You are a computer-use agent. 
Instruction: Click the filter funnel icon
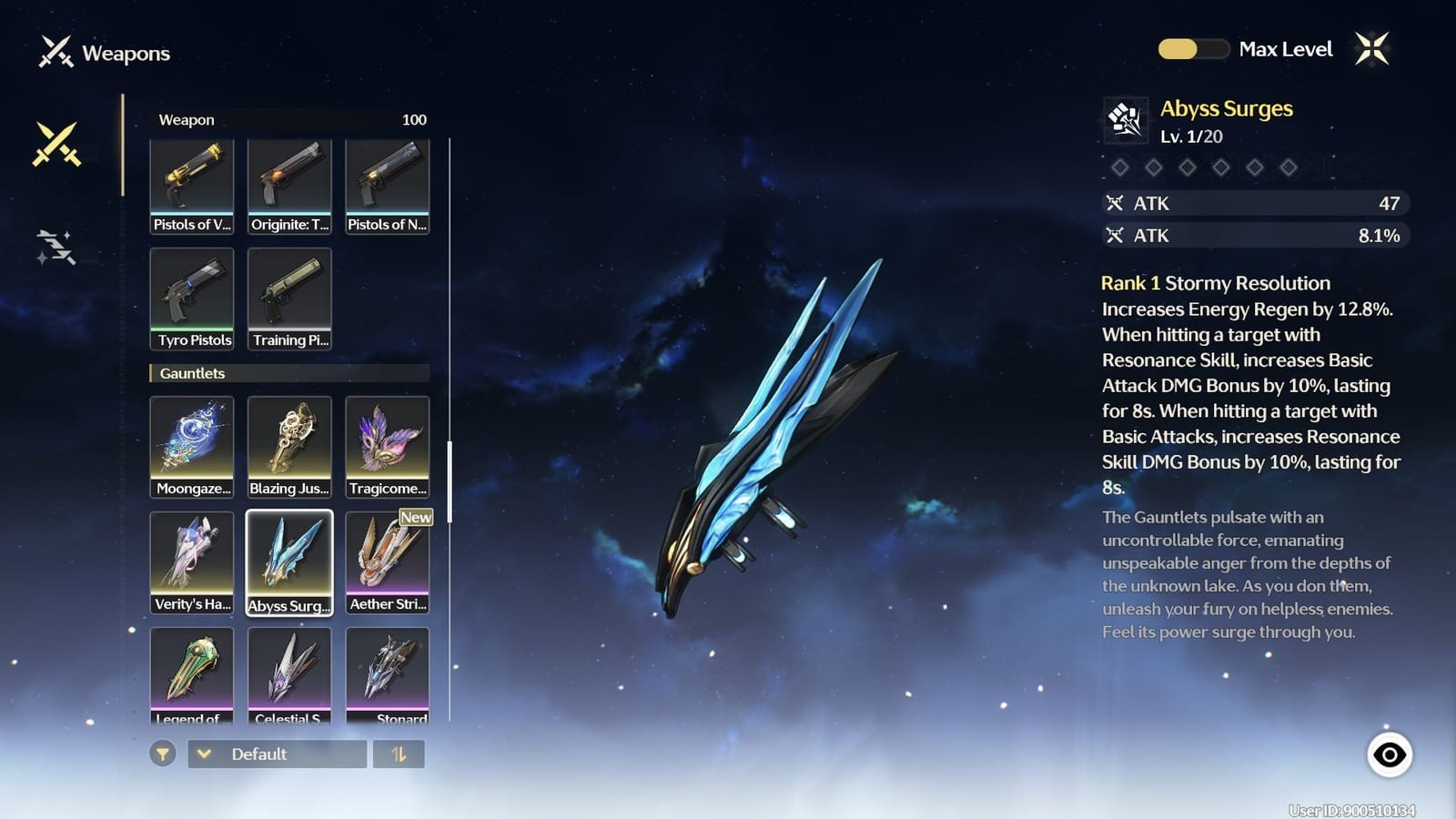pyautogui.click(x=165, y=753)
